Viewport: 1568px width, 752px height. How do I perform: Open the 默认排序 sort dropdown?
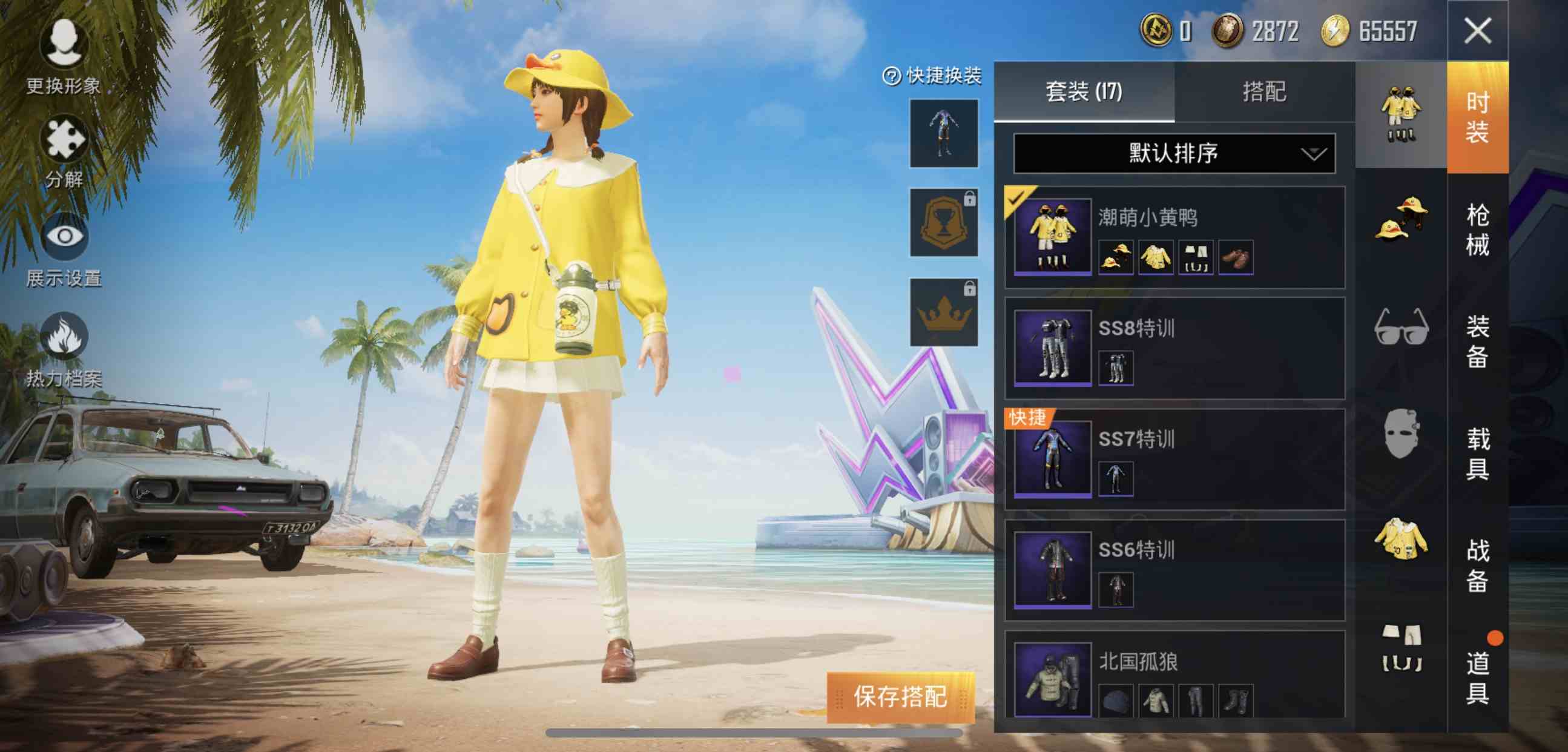point(1174,154)
